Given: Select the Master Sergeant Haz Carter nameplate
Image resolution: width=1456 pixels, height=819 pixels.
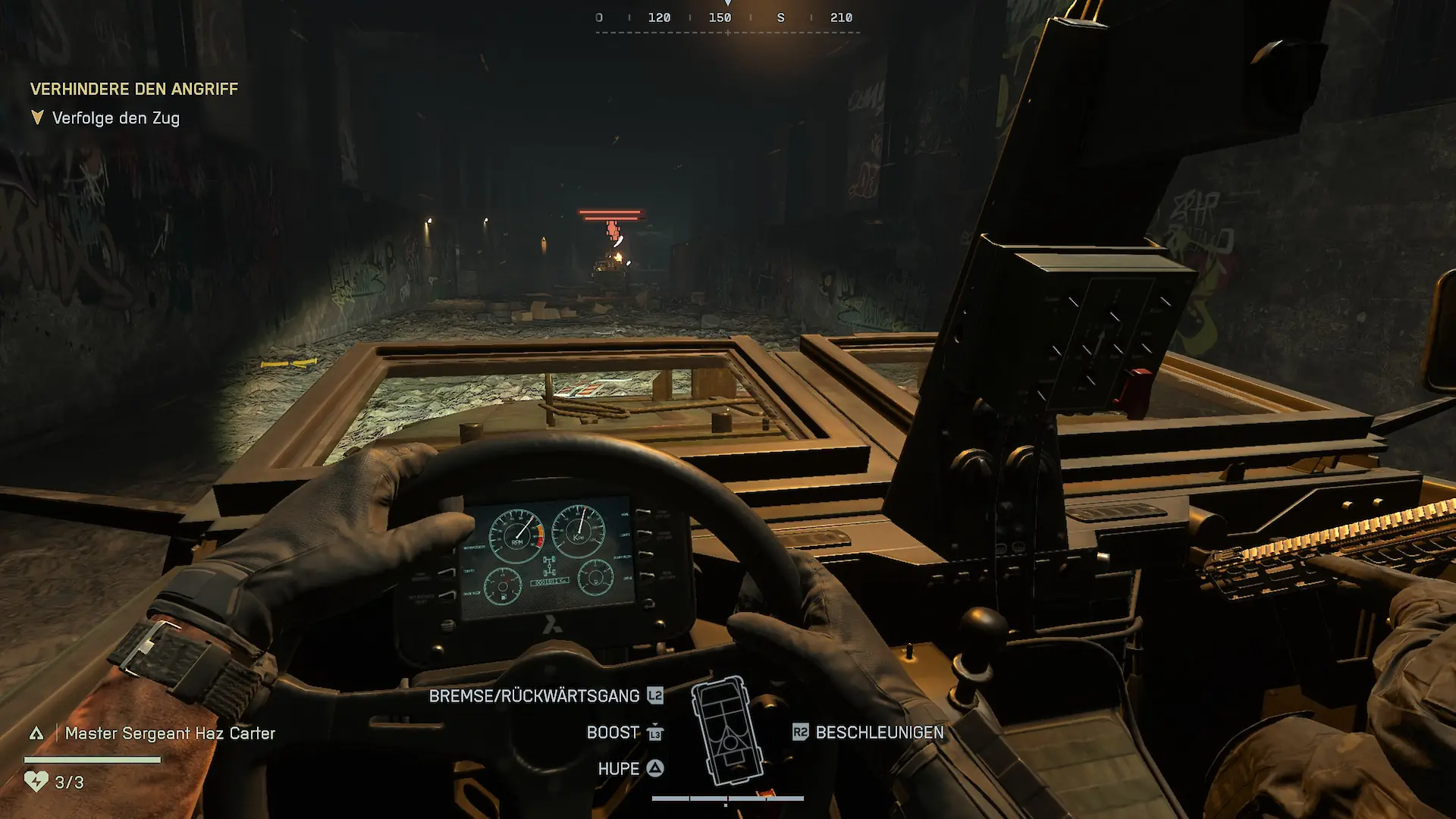Looking at the screenshot, I should click(169, 733).
